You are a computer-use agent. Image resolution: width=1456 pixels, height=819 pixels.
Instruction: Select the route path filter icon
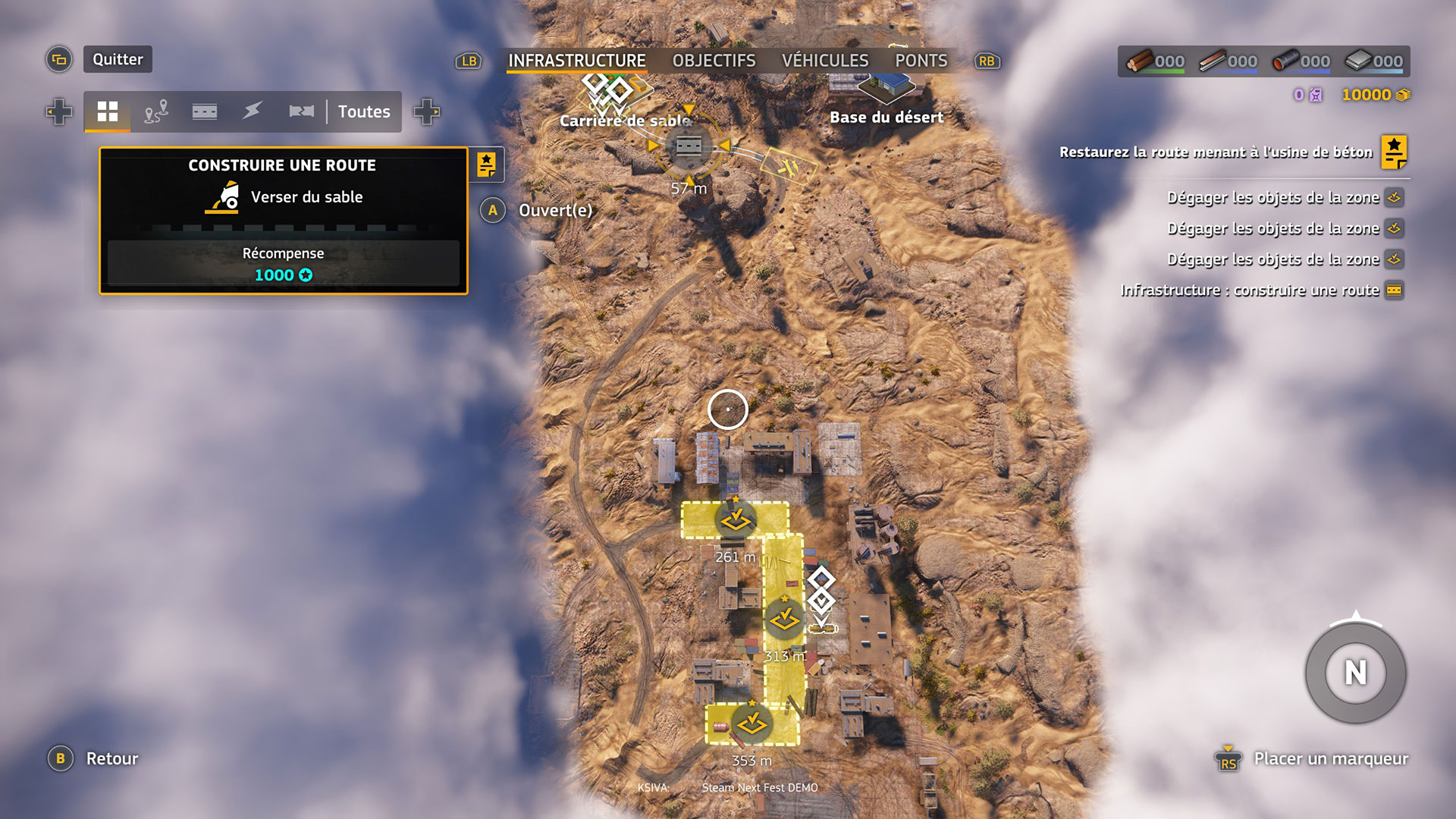(x=156, y=111)
